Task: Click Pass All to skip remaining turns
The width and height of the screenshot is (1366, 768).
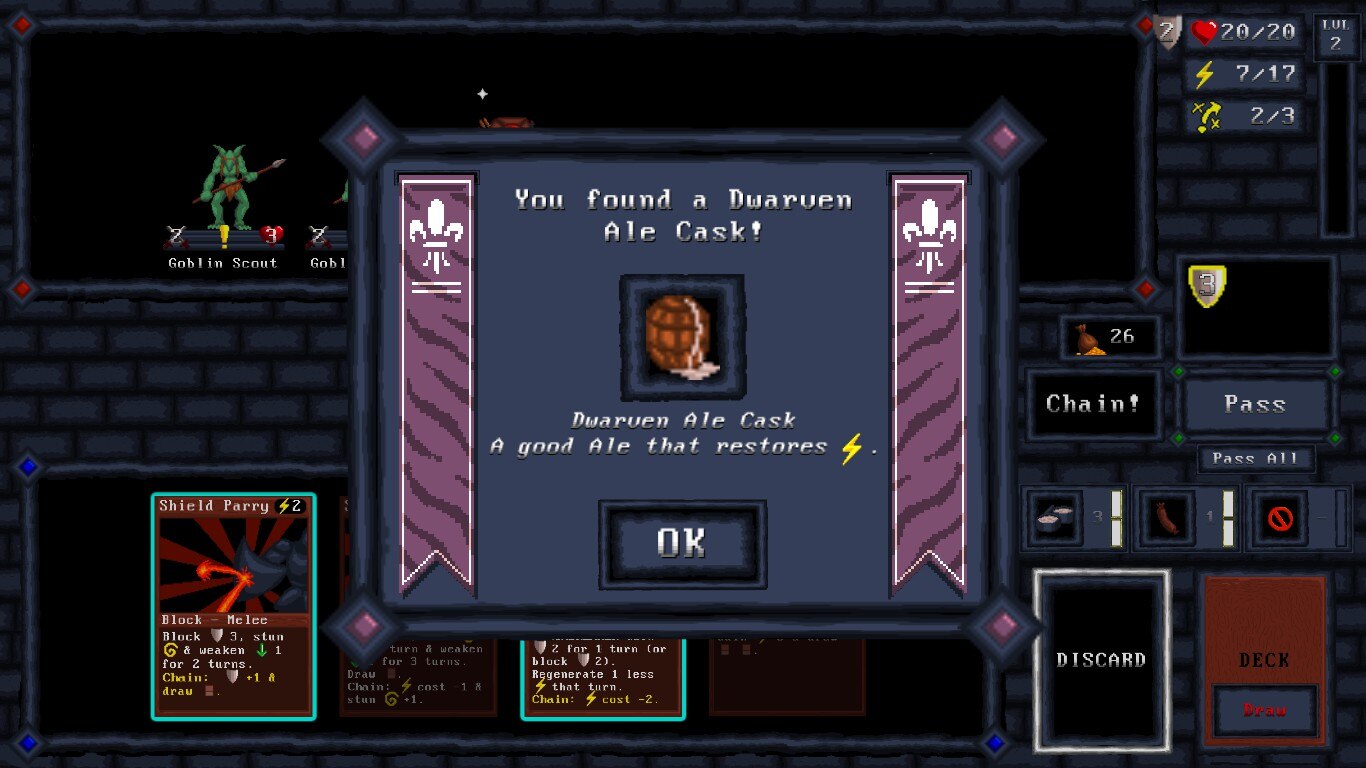Action: coord(1256,458)
